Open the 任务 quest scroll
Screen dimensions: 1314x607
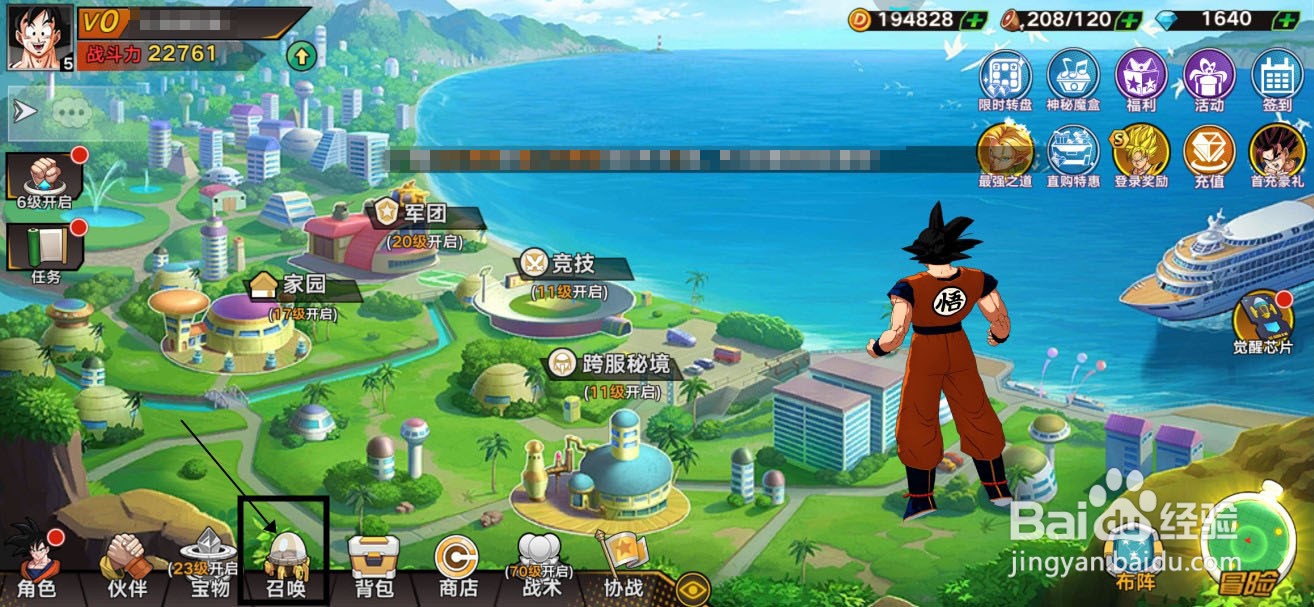tap(44, 251)
